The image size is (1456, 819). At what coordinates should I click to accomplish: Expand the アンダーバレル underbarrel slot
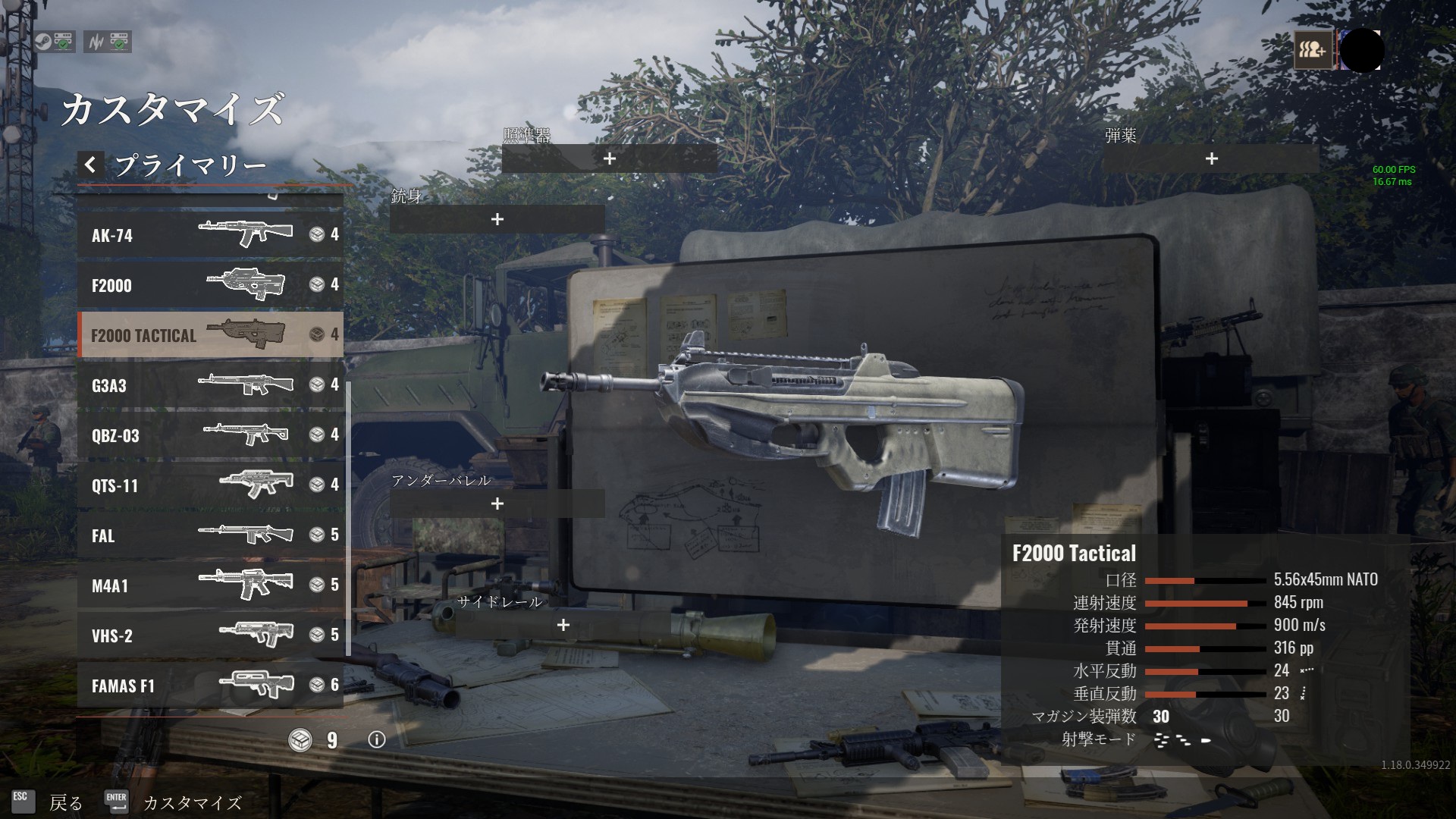pyautogui.click(x=498, y=503)
